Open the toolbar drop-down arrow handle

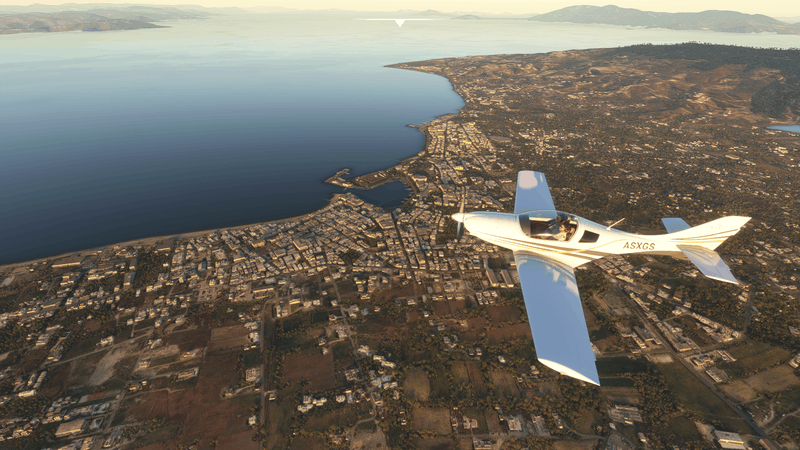[400, 22]
